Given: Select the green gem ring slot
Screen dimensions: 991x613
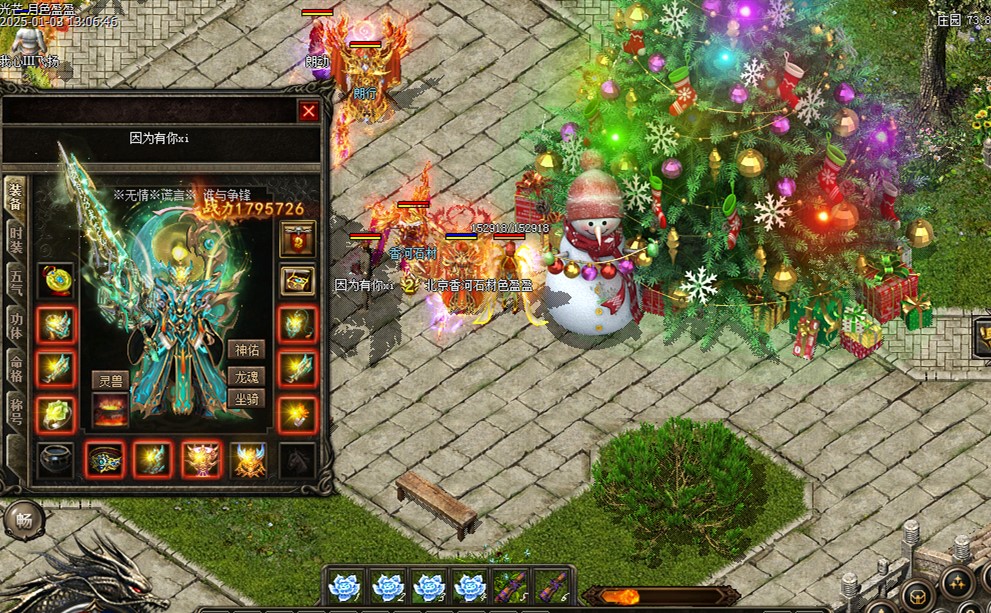Looking at the screenshot, I should tap(55, 413).
